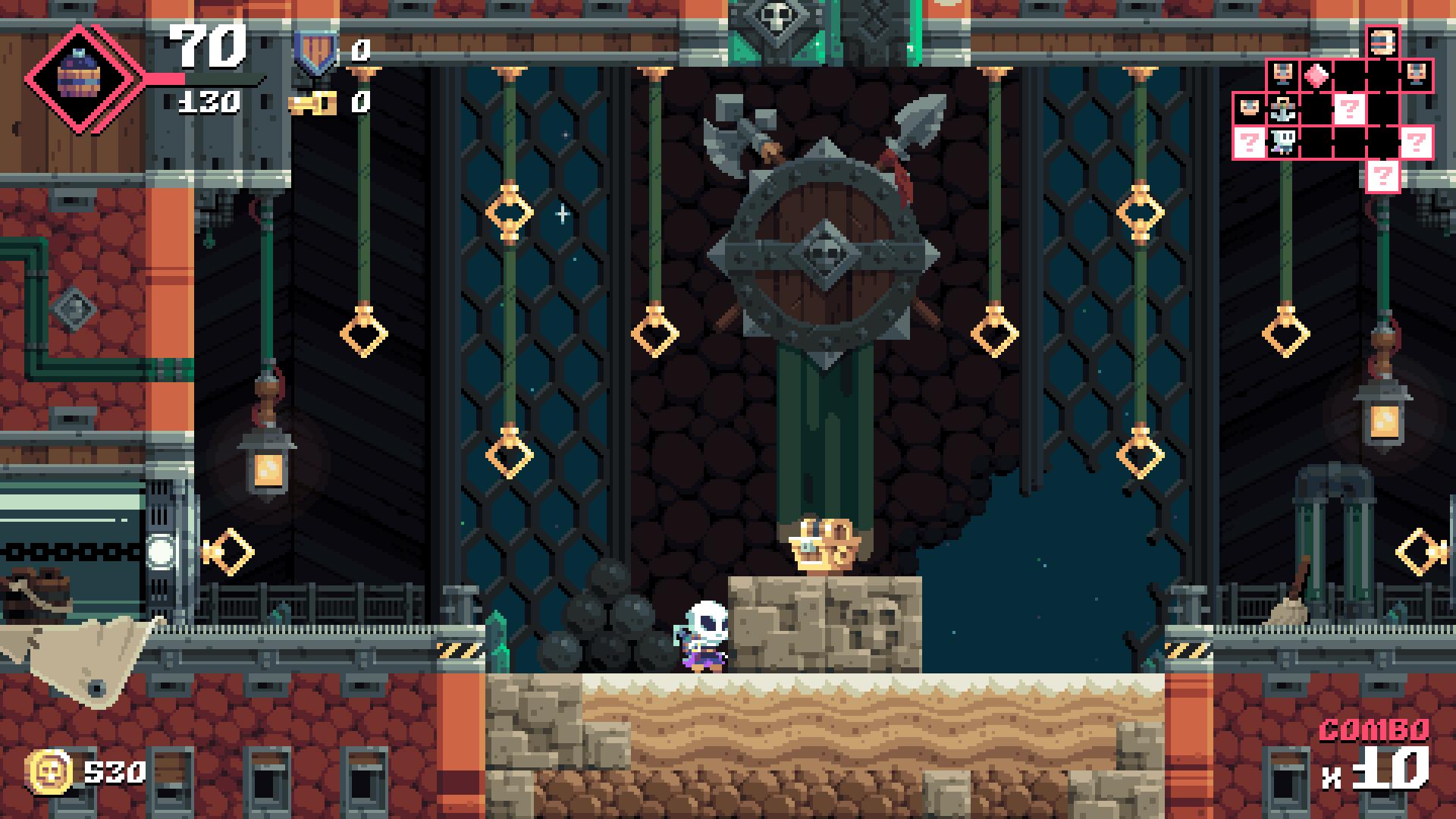This screenshot has width=1456, height=819.
Task: Select the barrel room atop the minimap
Action: pyautogui.click(x=1382, y=42)
